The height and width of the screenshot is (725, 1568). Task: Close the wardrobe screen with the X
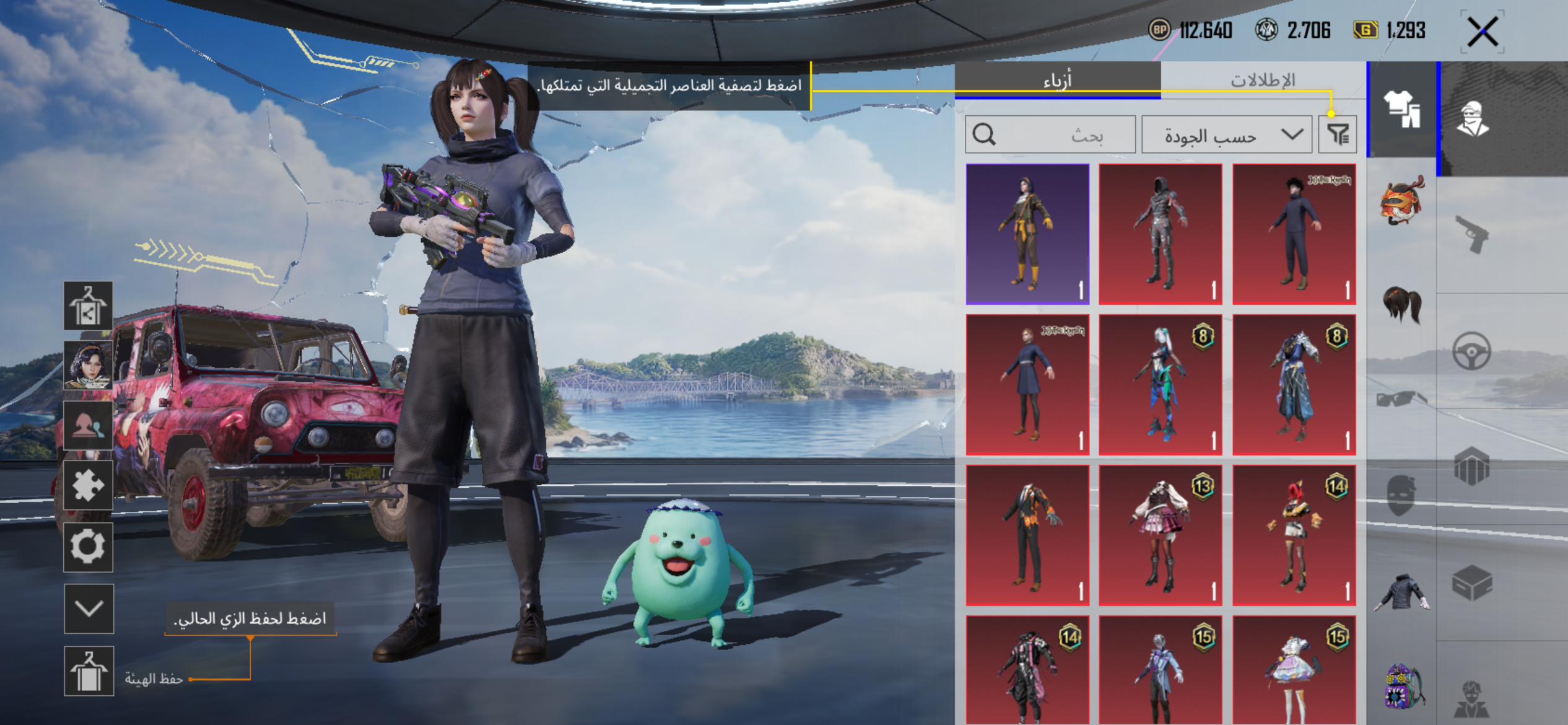tap(1483, 31)
